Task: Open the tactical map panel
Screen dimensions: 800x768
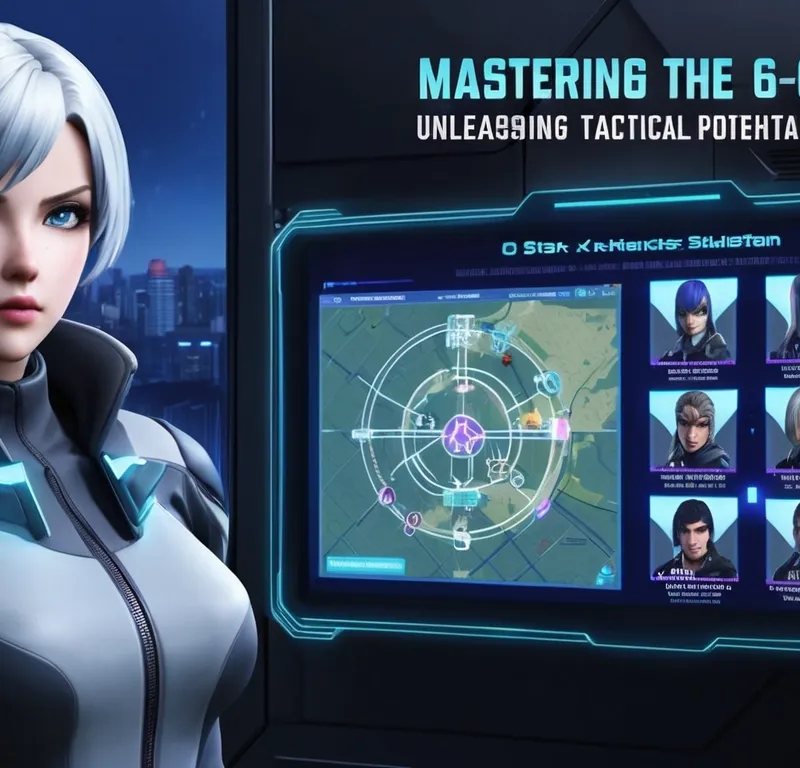Action: pyautogui.click(x=469, y=430)
